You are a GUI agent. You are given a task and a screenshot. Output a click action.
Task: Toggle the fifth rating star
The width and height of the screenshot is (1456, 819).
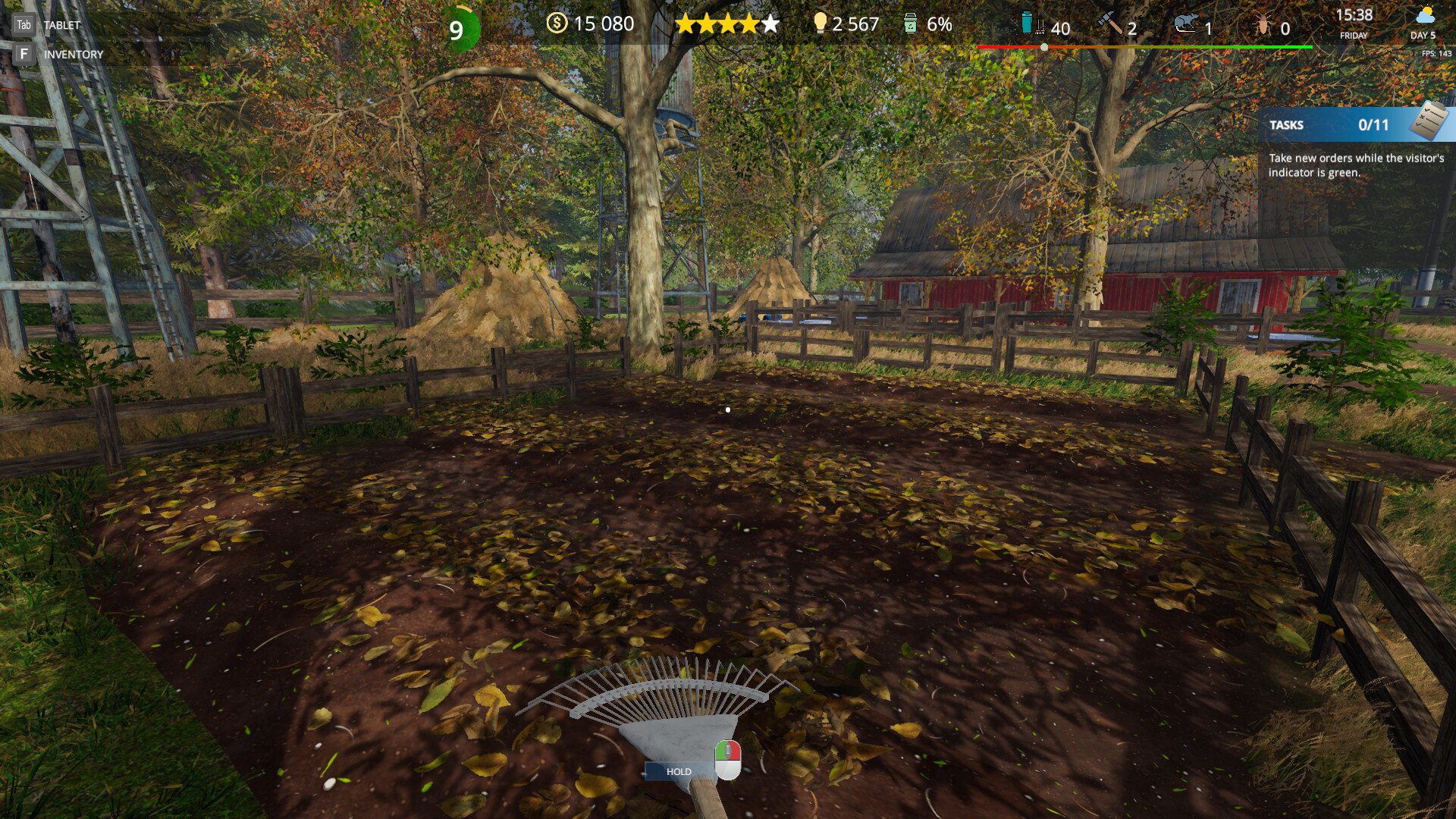tap(771, 24)
